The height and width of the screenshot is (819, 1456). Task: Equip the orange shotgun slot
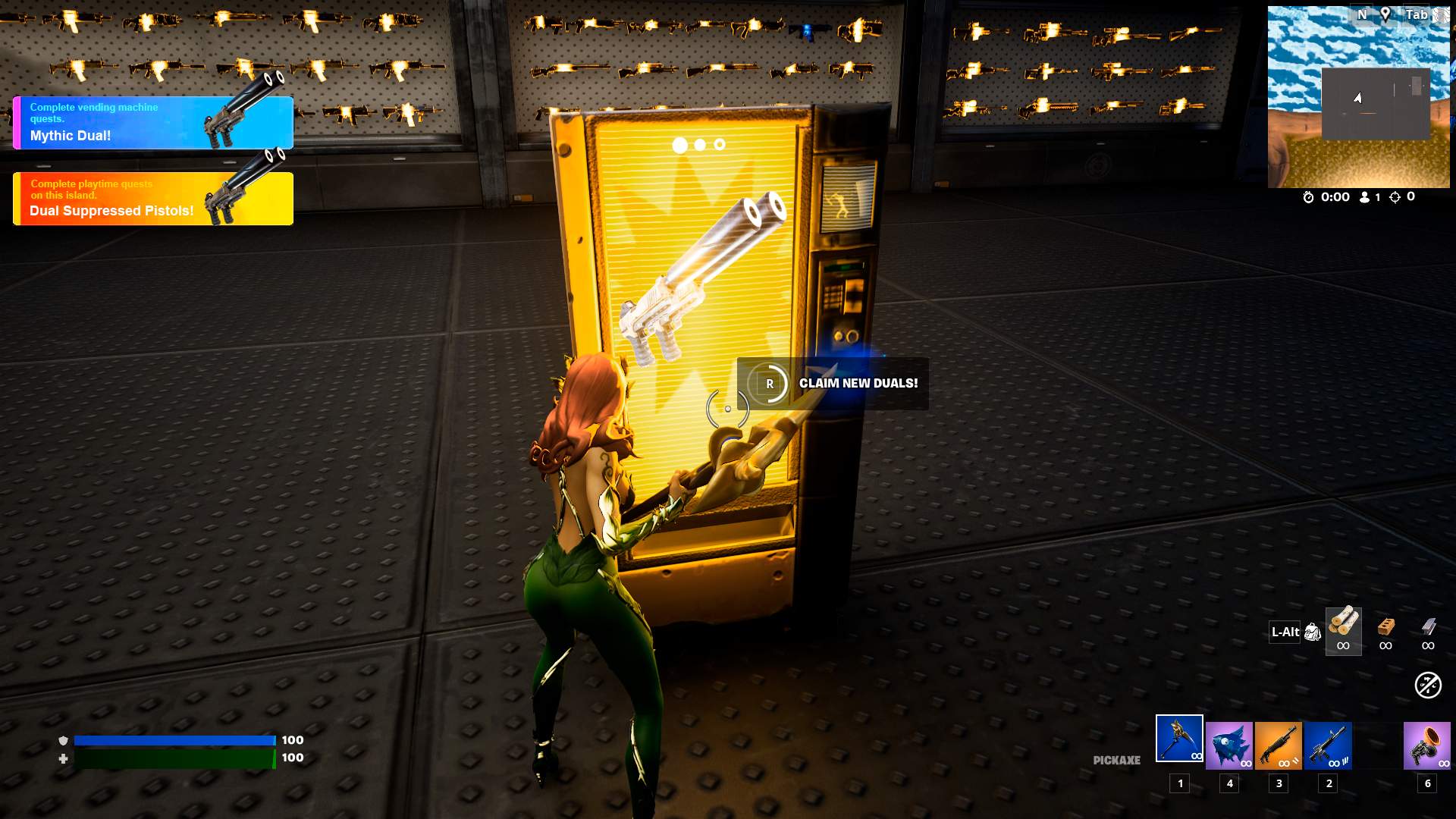pos(1279,745)
